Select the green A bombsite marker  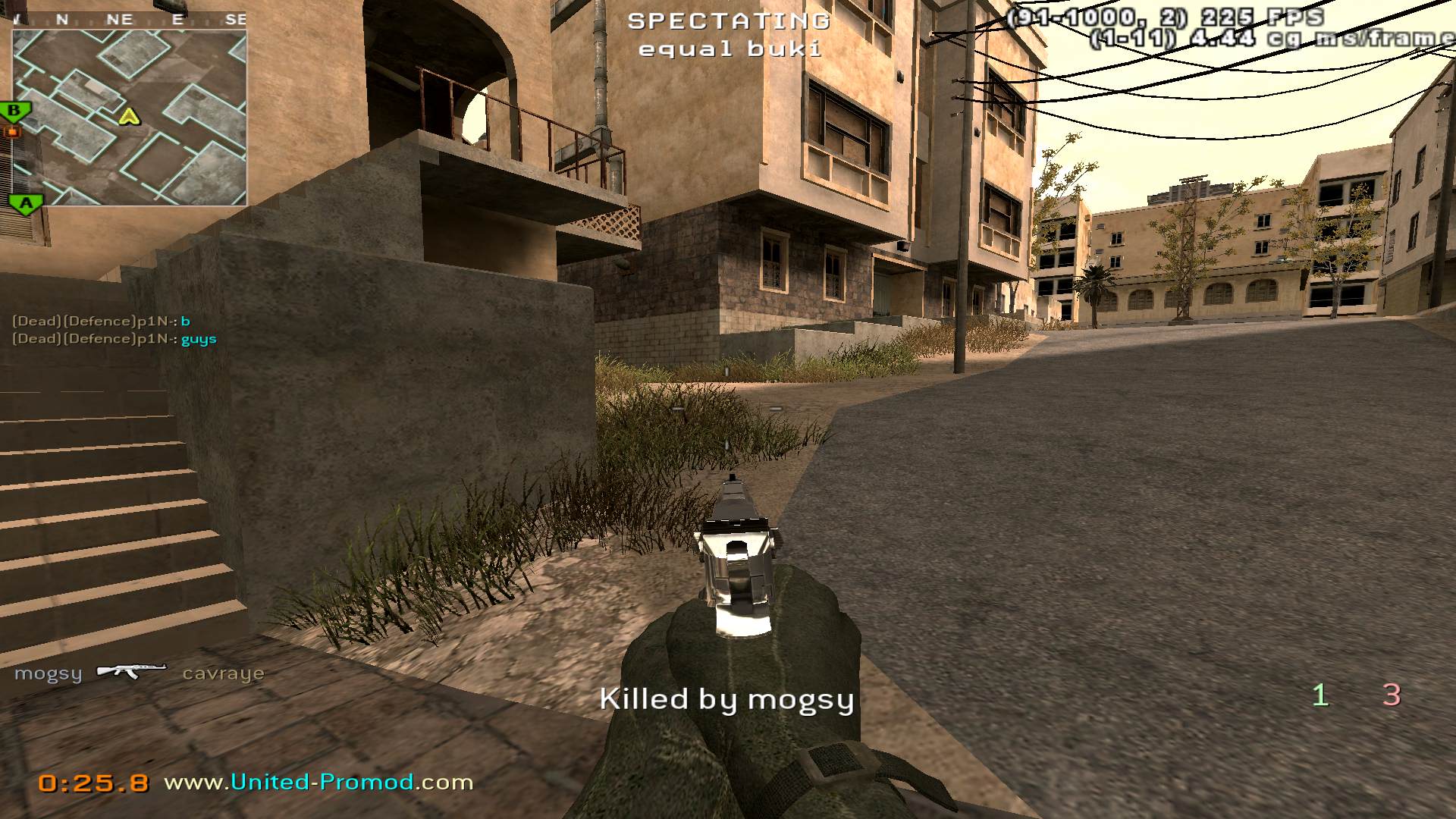tap(27, 203)
